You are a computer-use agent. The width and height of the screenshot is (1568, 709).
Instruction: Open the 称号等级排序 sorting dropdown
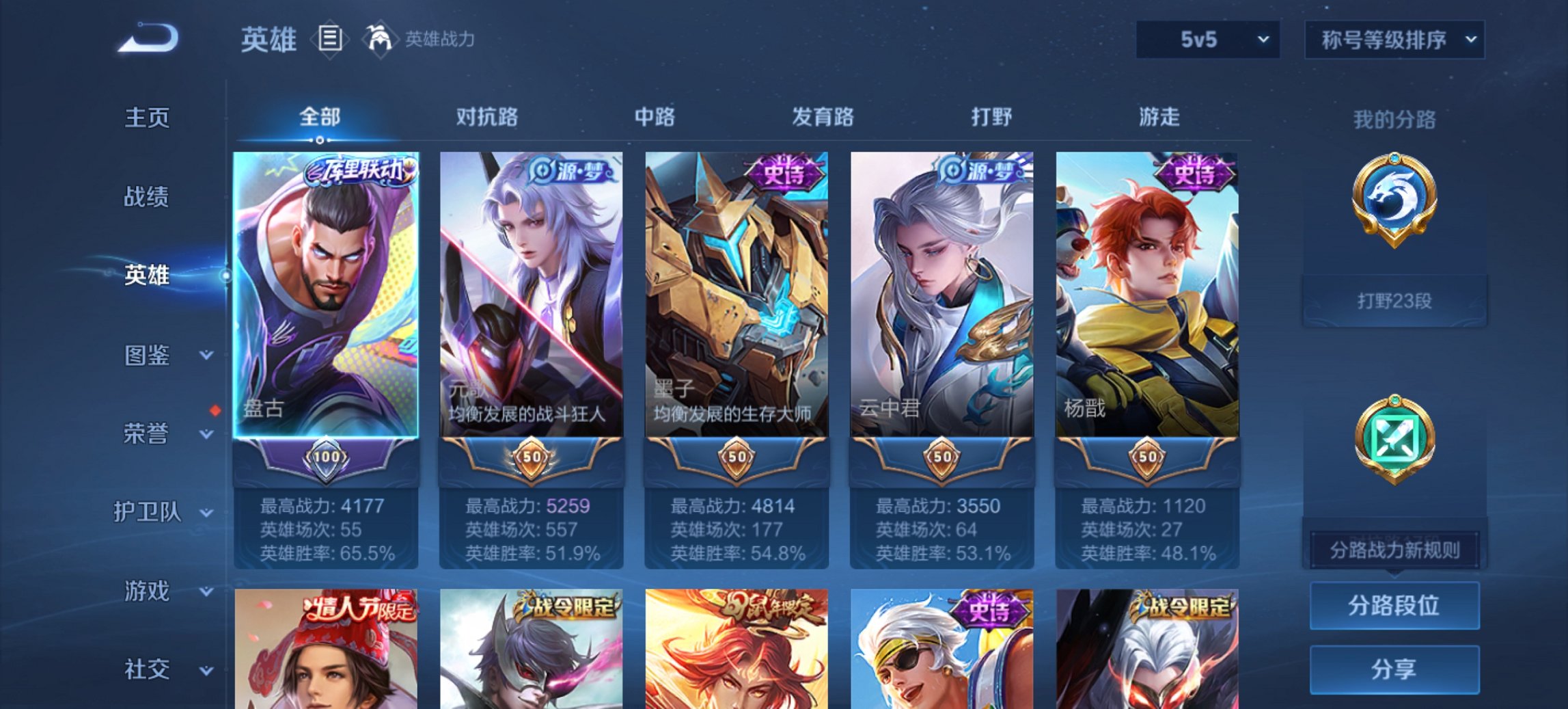[x=1394, y=39]
